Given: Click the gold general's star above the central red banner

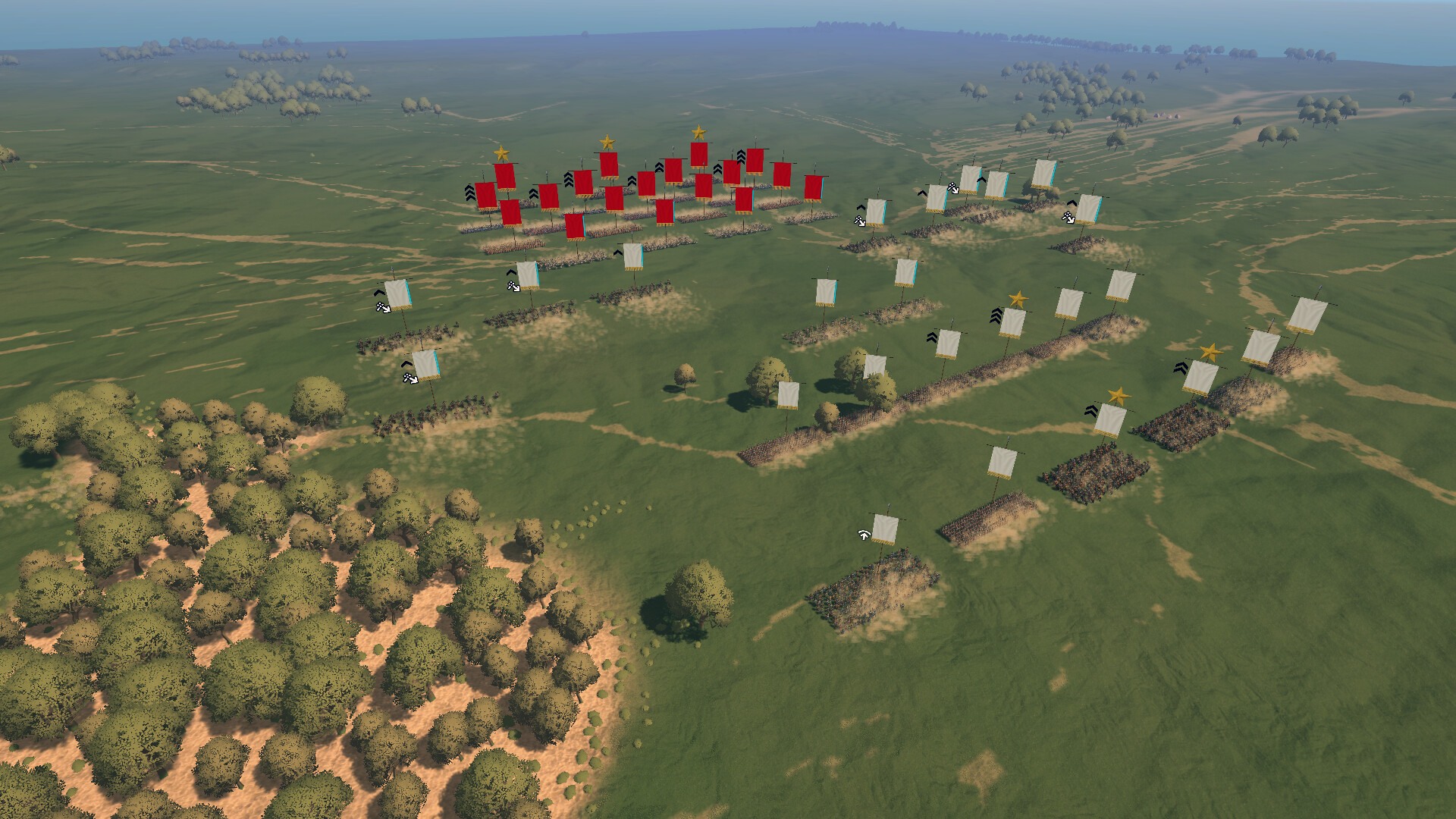Looking at the screenshot, I should click(x=607, y=143).
